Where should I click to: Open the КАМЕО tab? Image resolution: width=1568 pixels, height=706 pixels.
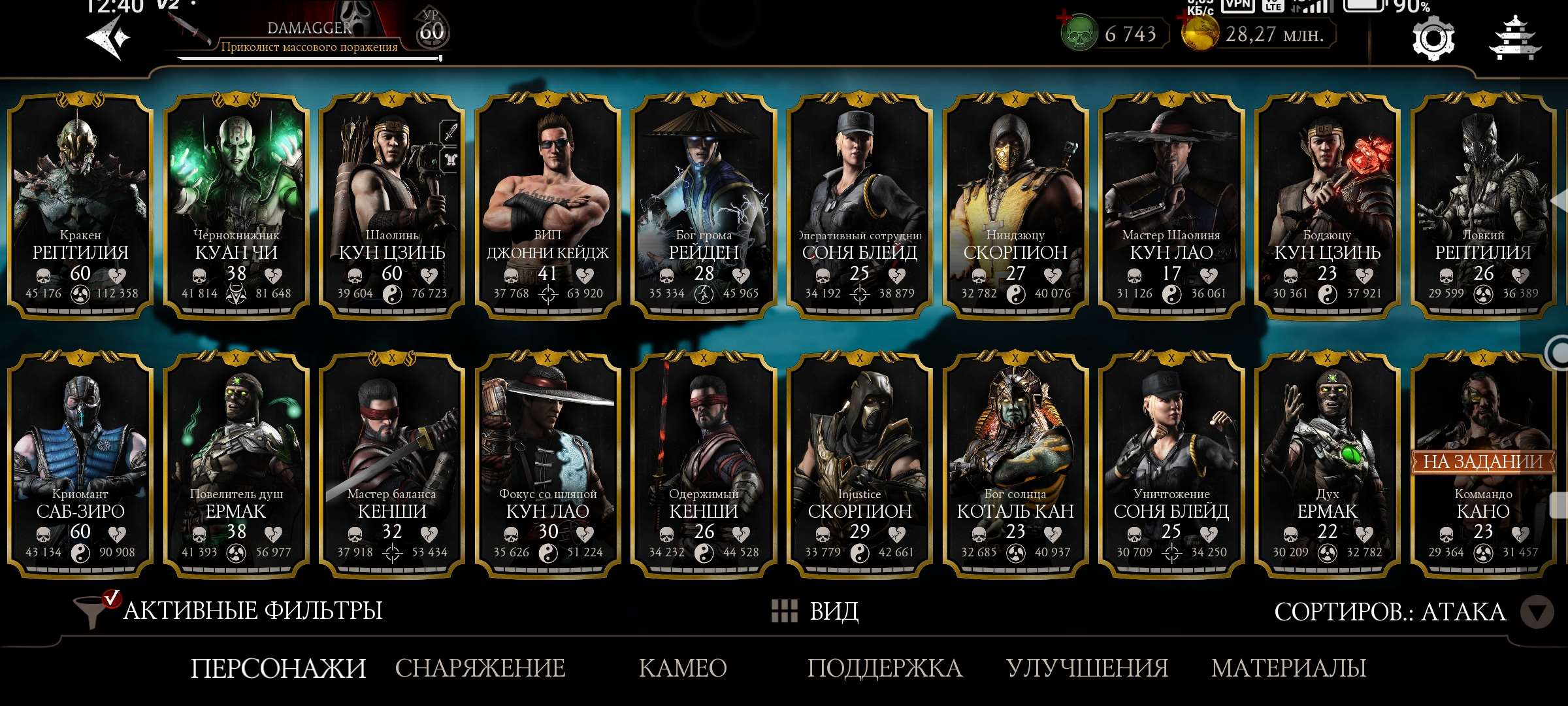[x=683, y=669]
